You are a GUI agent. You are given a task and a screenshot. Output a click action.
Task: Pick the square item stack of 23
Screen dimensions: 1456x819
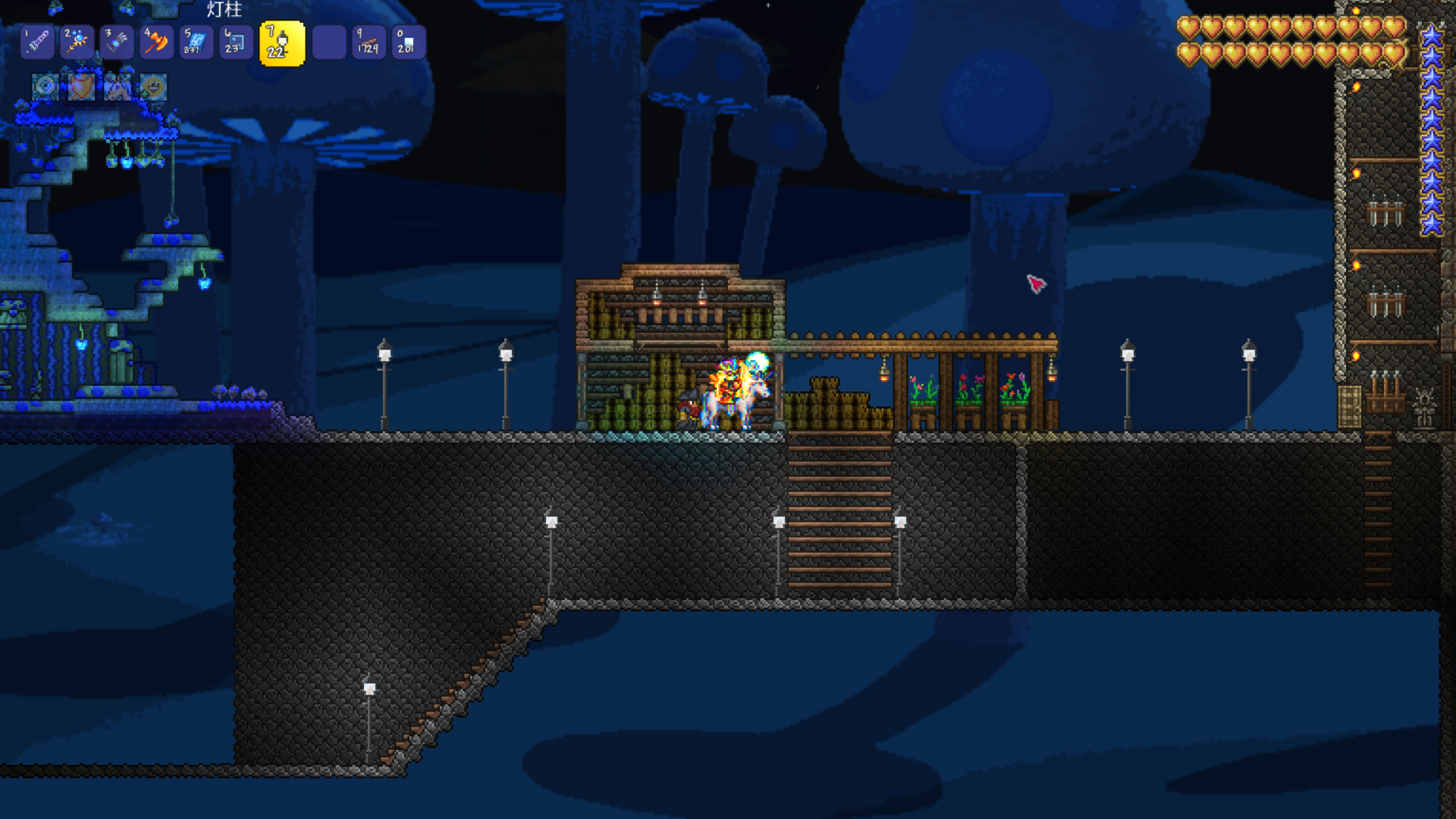click(x=234, y=42)
